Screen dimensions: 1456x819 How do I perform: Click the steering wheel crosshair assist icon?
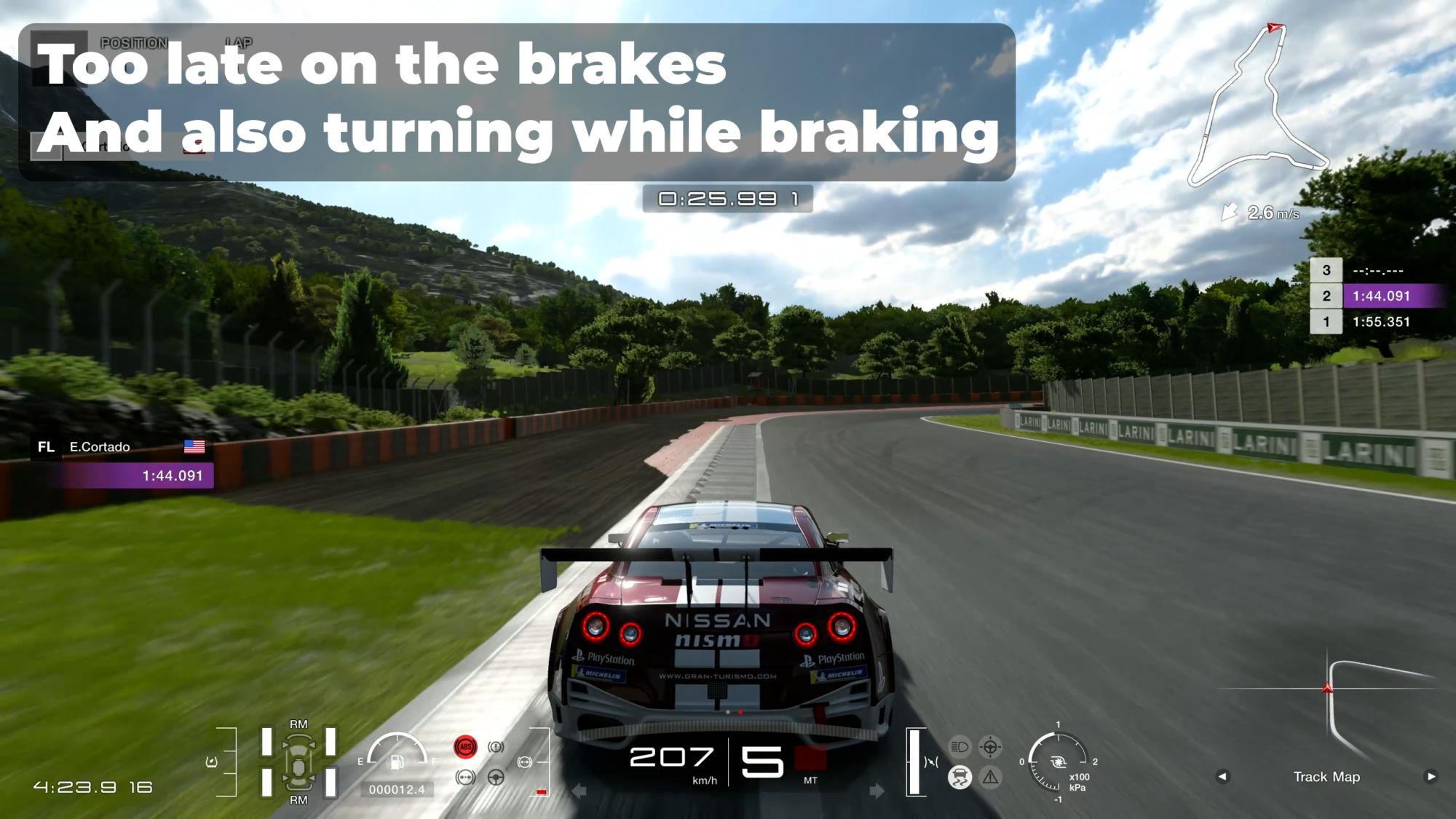click(990, 746)
